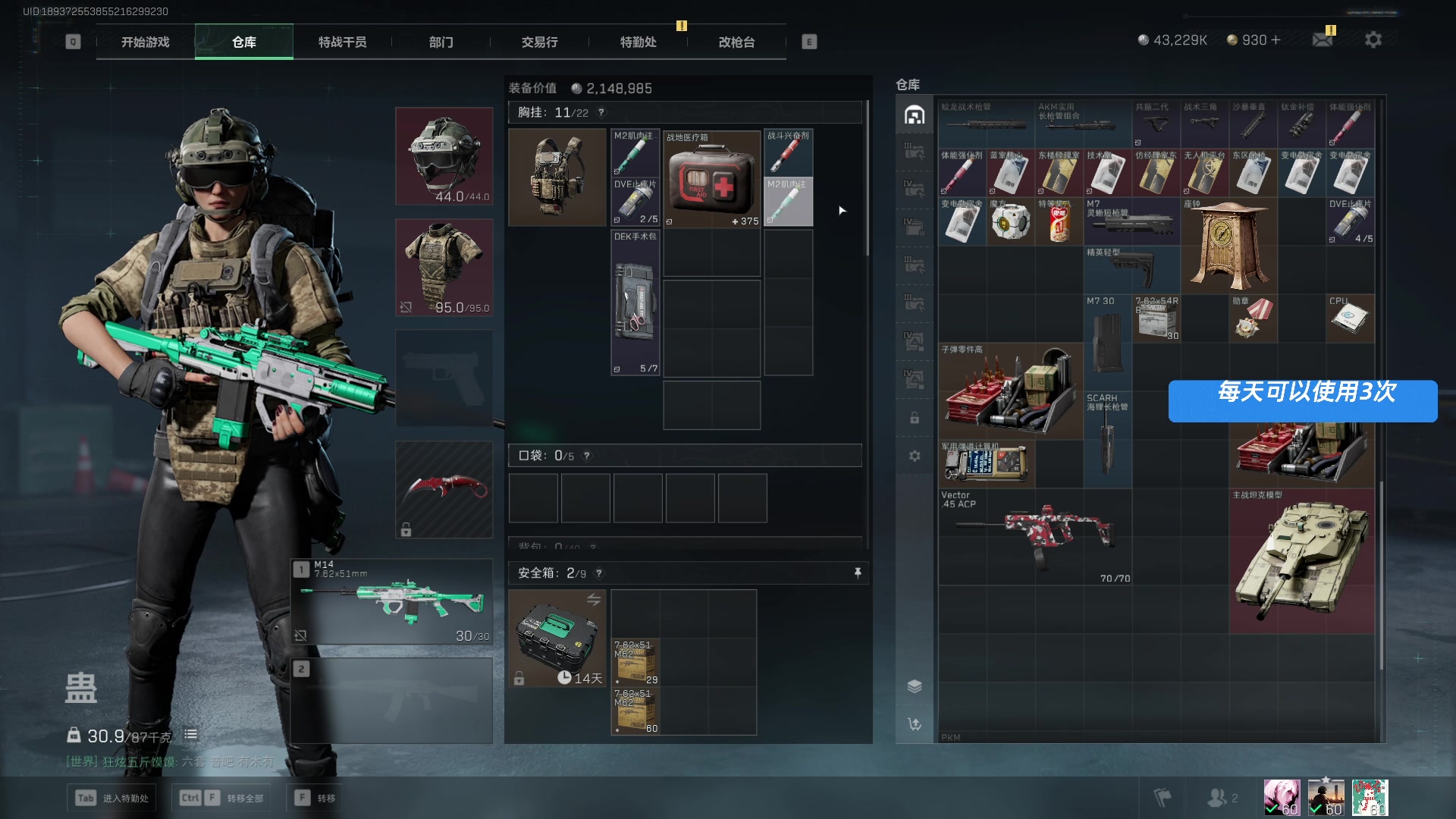Select the safe box case icon
1456x819 pixels.
click(557, 639)
